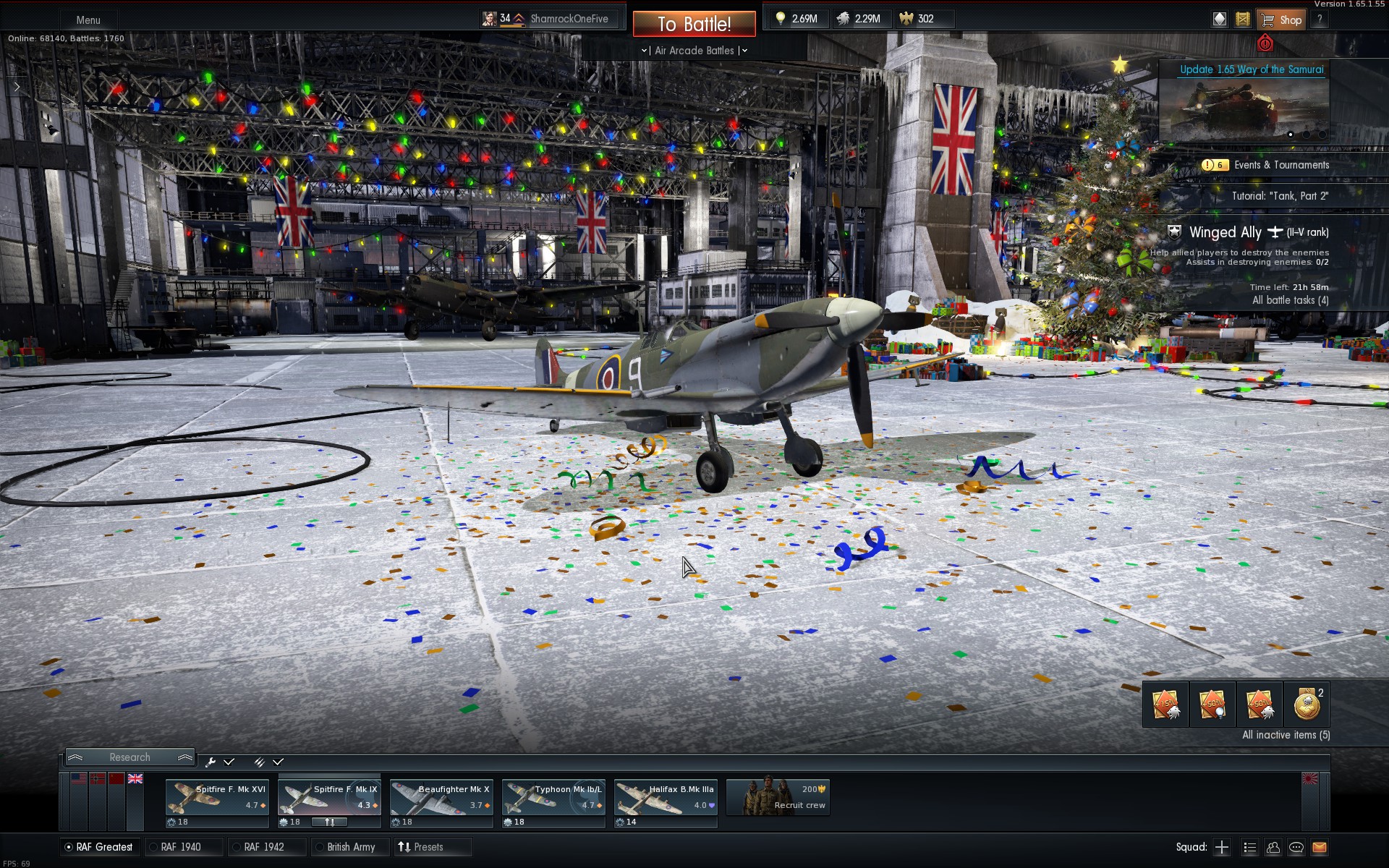Show all battle tasks
Screen dimensions: 1389x868
1290,300
